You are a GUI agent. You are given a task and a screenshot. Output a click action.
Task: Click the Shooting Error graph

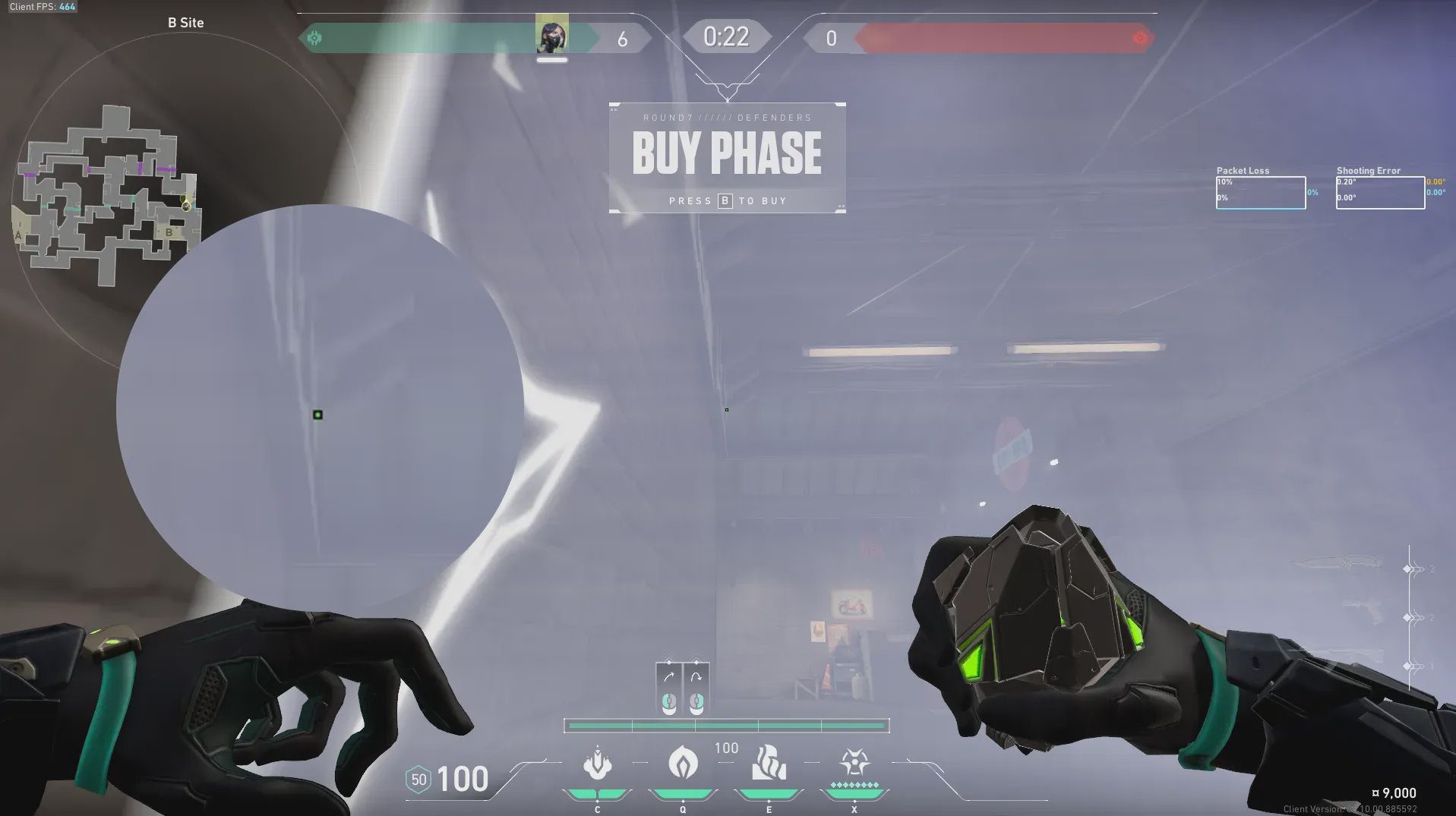click(x=1379, y=193)
